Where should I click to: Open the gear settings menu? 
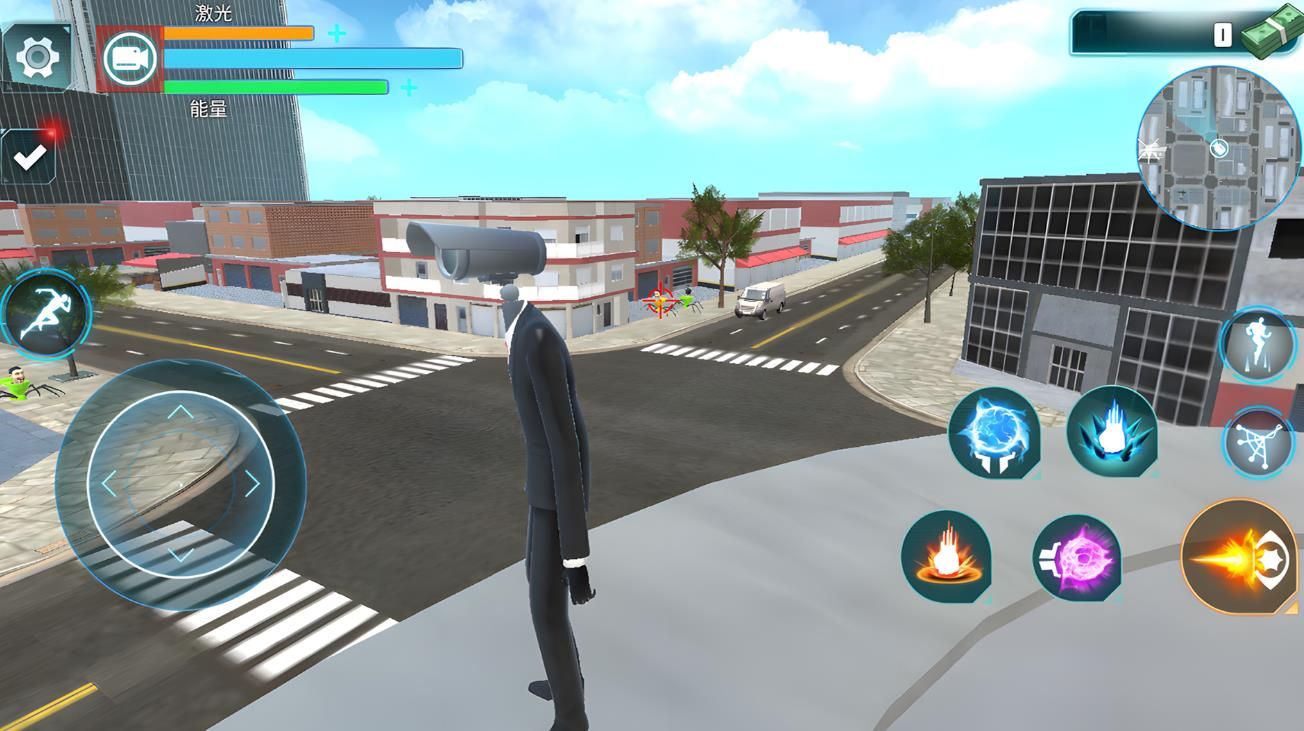point(38,58)
